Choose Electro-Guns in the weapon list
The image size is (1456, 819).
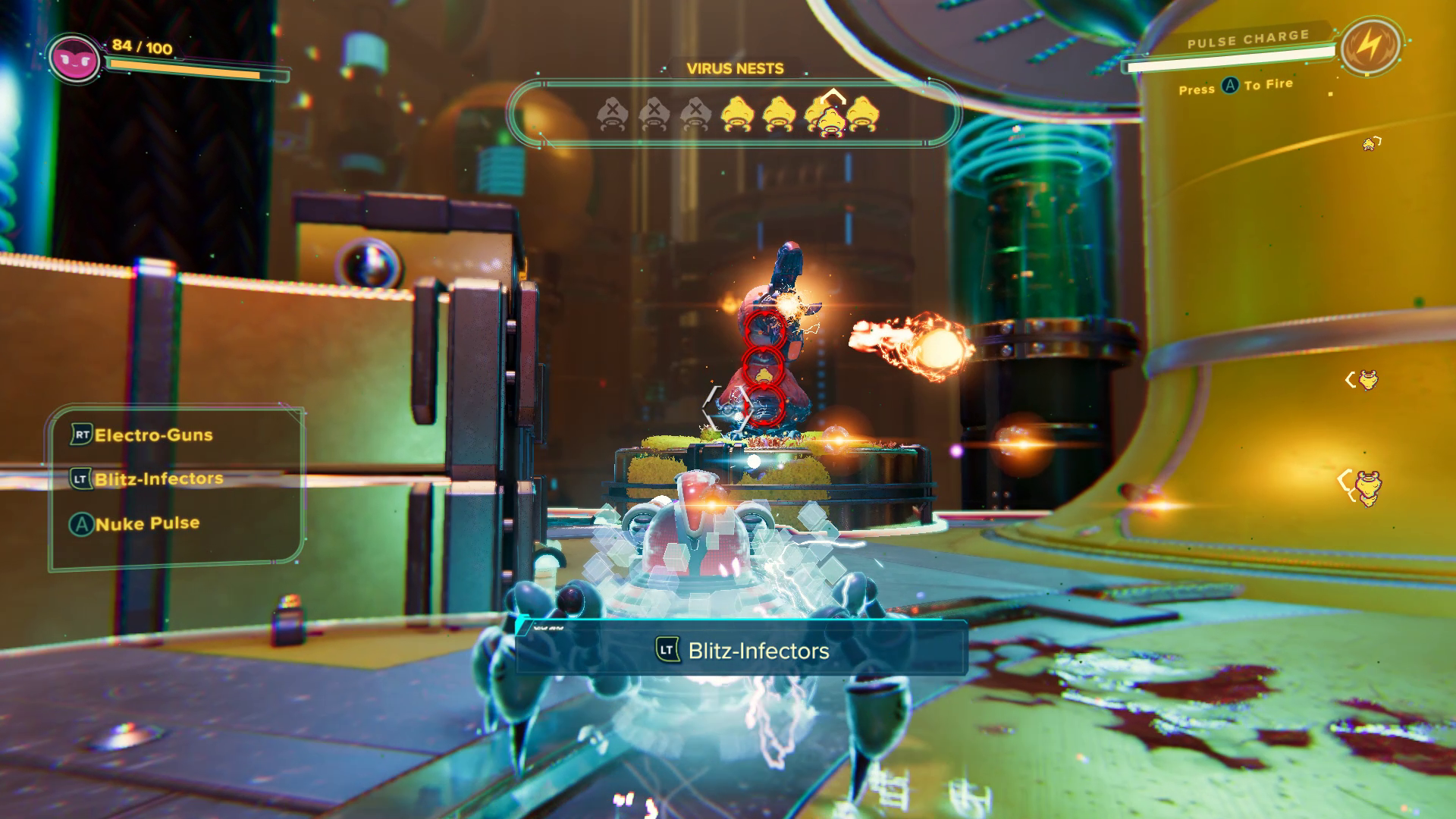152,435
